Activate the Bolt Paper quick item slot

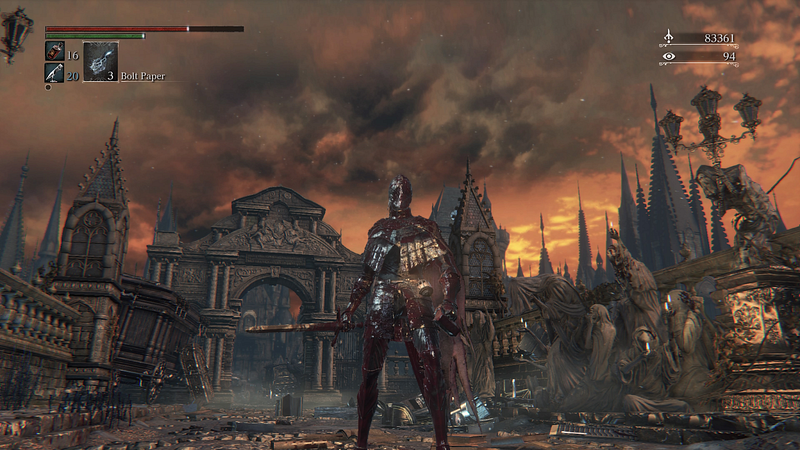(x=100, y=60)
